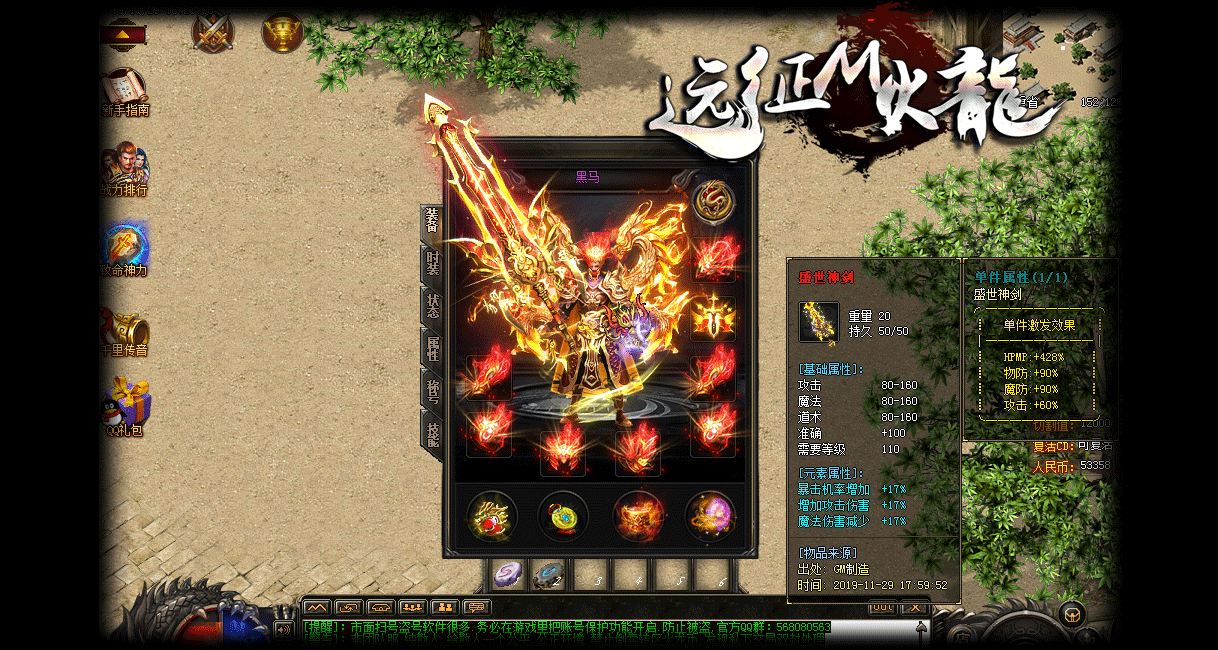
Task: Toggle the chat sound speaker button
Action: (285, 629)
